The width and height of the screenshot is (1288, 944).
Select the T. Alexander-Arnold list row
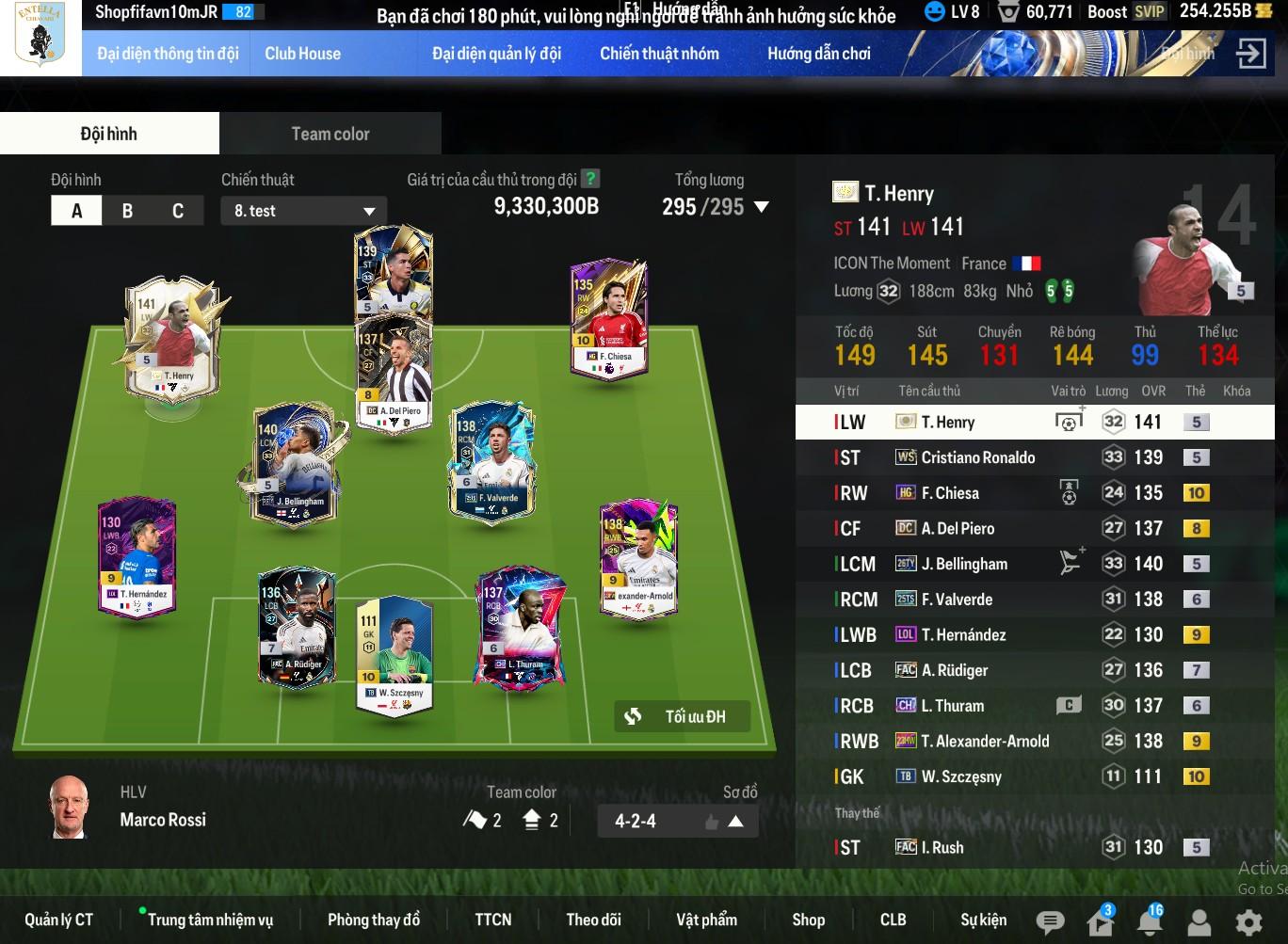tap(985, 742)
